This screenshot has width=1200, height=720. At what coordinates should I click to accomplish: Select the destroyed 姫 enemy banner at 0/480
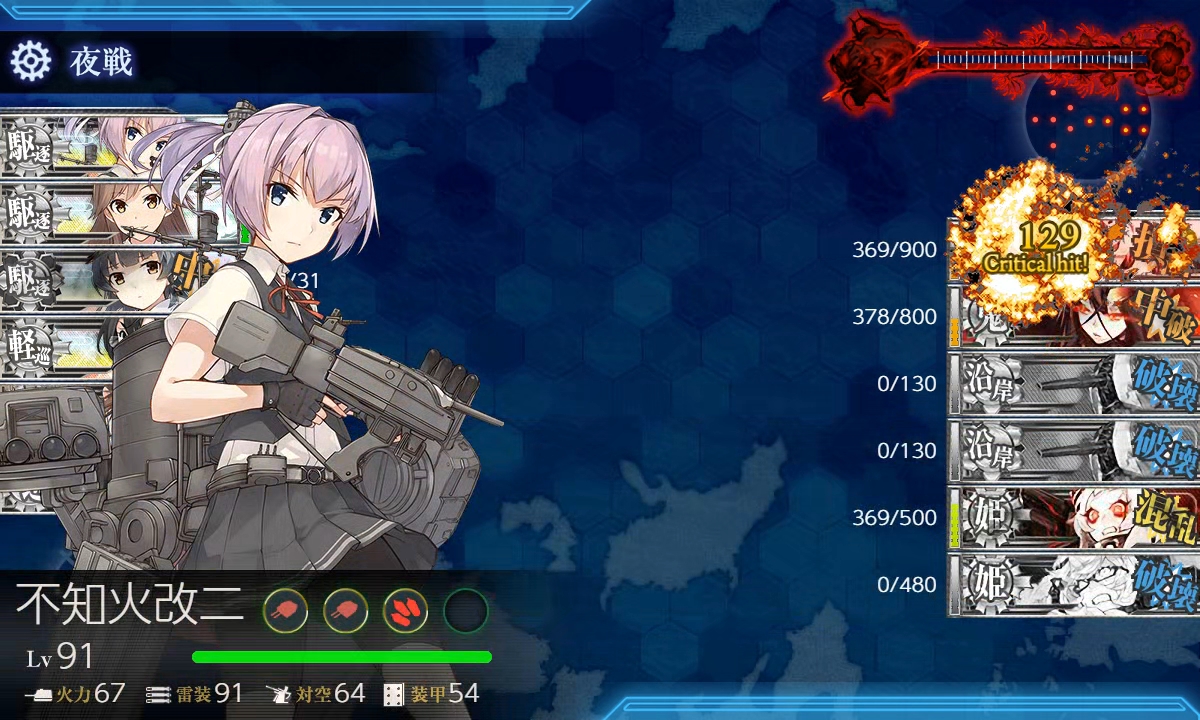point(1073,585)
